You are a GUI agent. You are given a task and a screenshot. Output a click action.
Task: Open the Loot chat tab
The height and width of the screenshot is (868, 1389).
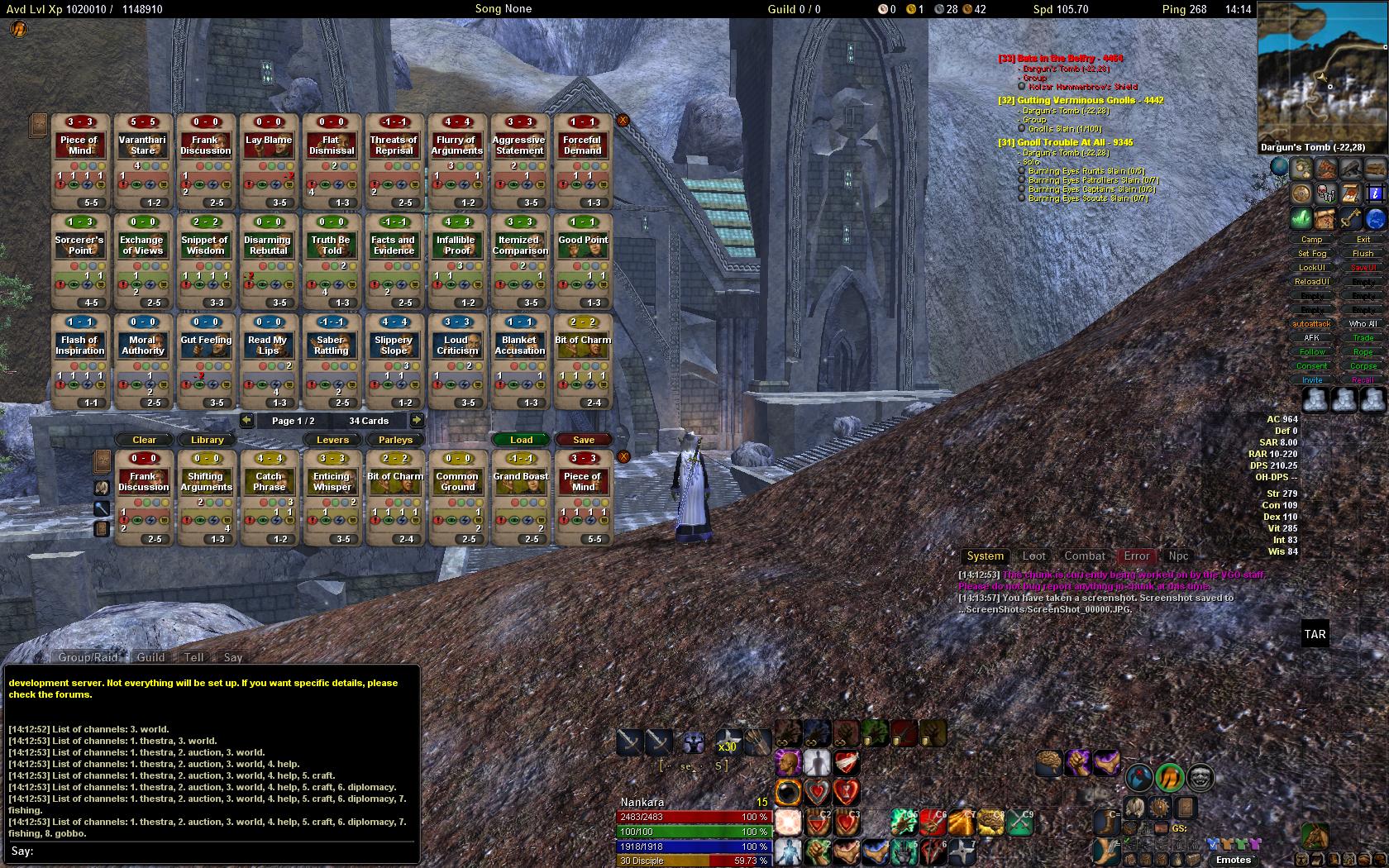[x=1033, y=556]
